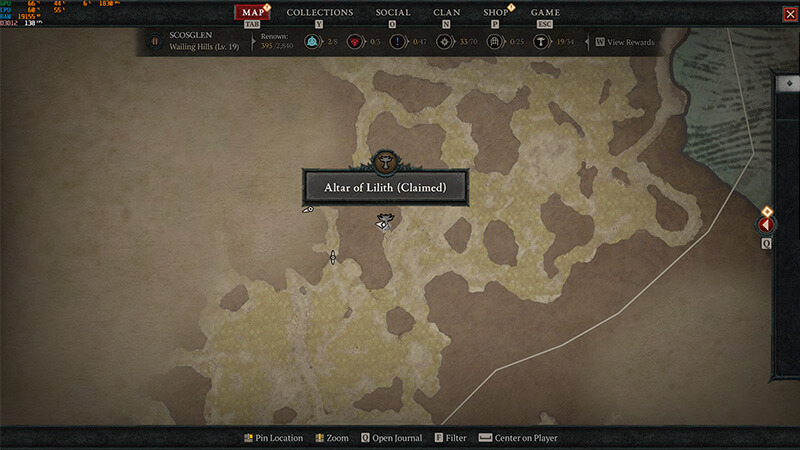Image resolution: width=800 pixels, height=450 pixels.
Task: Go to the Shop tab
Action: tap(495, 13)
